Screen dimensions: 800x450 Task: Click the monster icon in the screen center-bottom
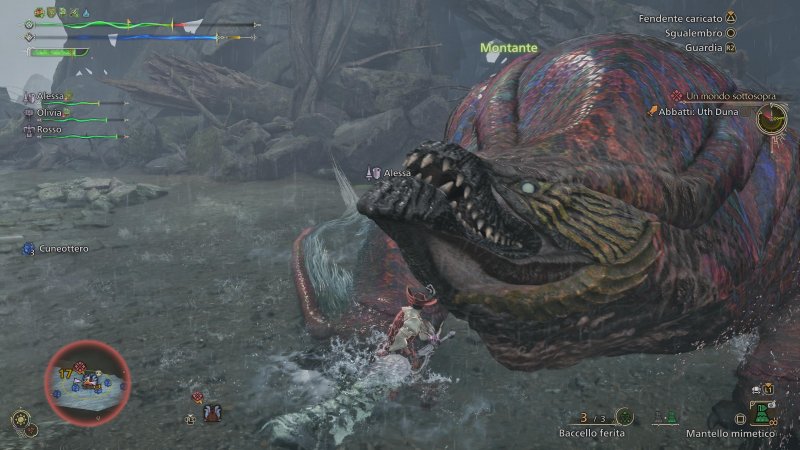click(211, 411)
